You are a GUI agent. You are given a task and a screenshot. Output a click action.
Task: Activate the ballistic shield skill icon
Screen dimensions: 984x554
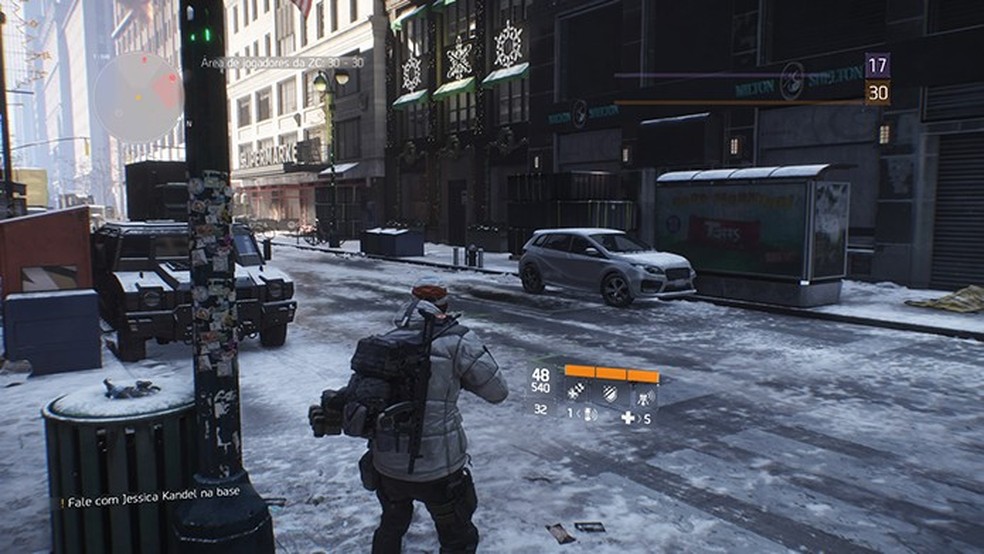tap(611, 391)
